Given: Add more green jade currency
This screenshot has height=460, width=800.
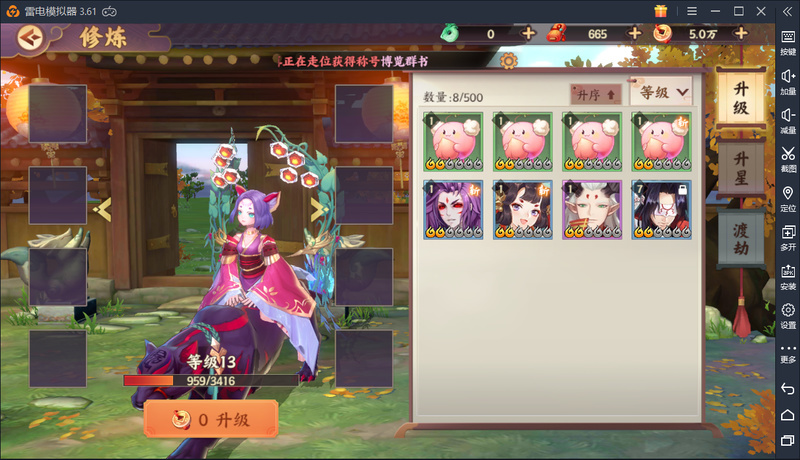Looking at the screenshot, I should pos(529,33).
